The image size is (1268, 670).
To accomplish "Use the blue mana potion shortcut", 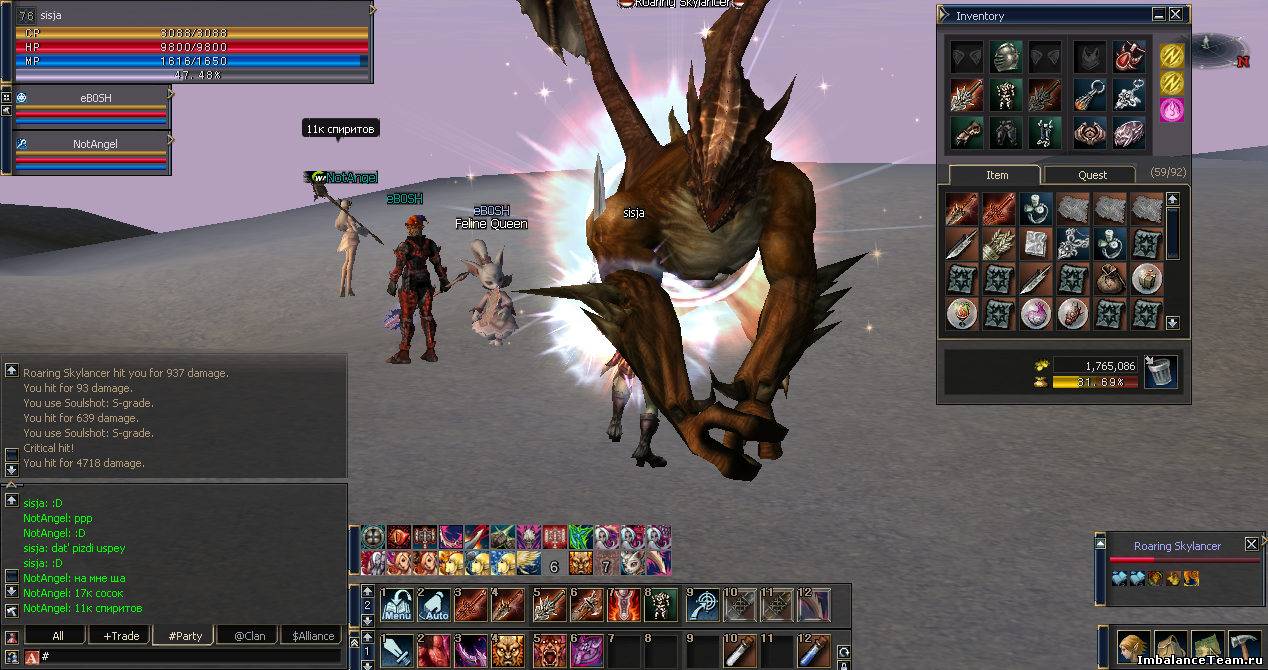I will tap(813, 651).
